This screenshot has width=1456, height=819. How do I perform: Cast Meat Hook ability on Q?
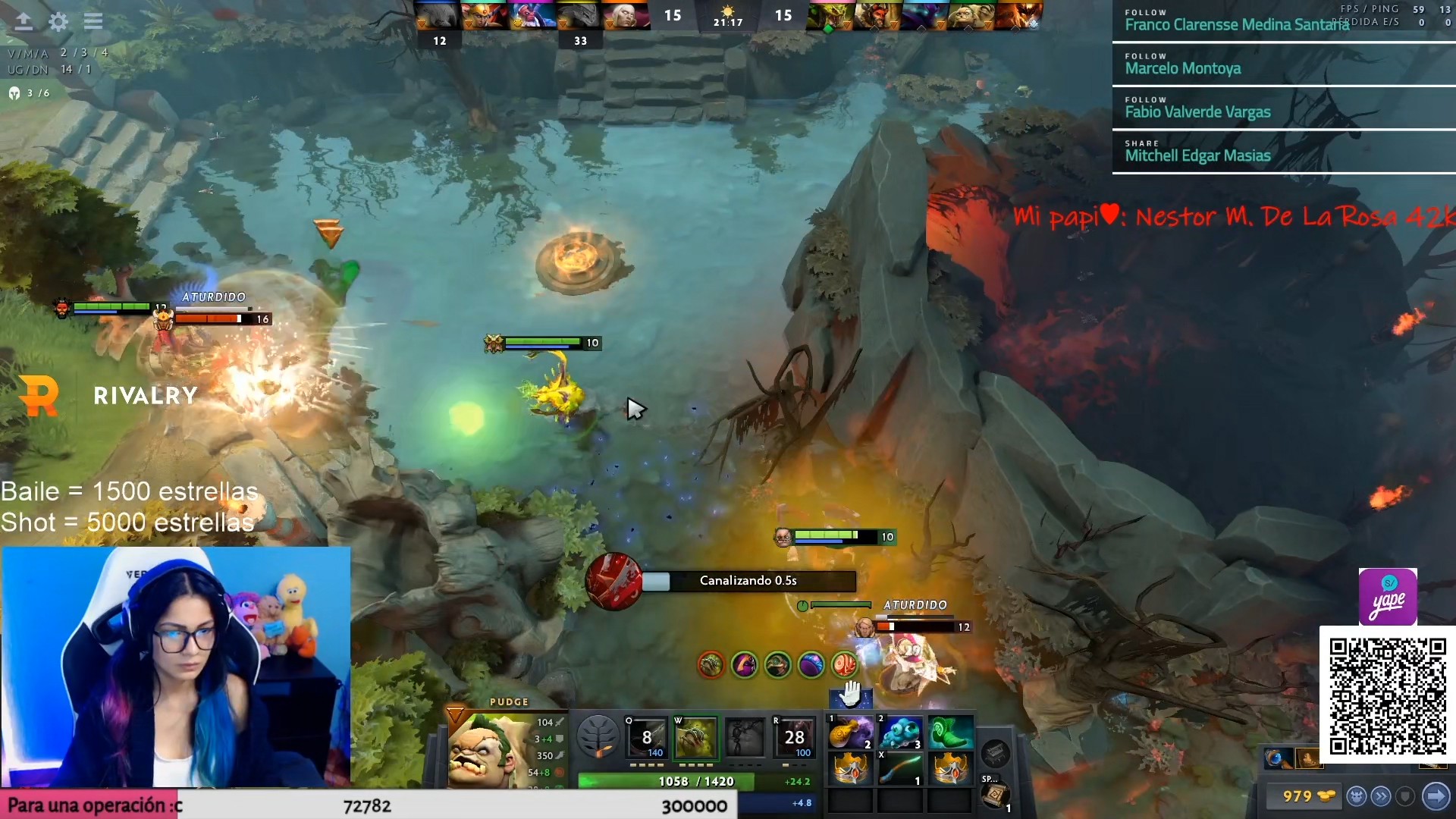pos(647,737)
